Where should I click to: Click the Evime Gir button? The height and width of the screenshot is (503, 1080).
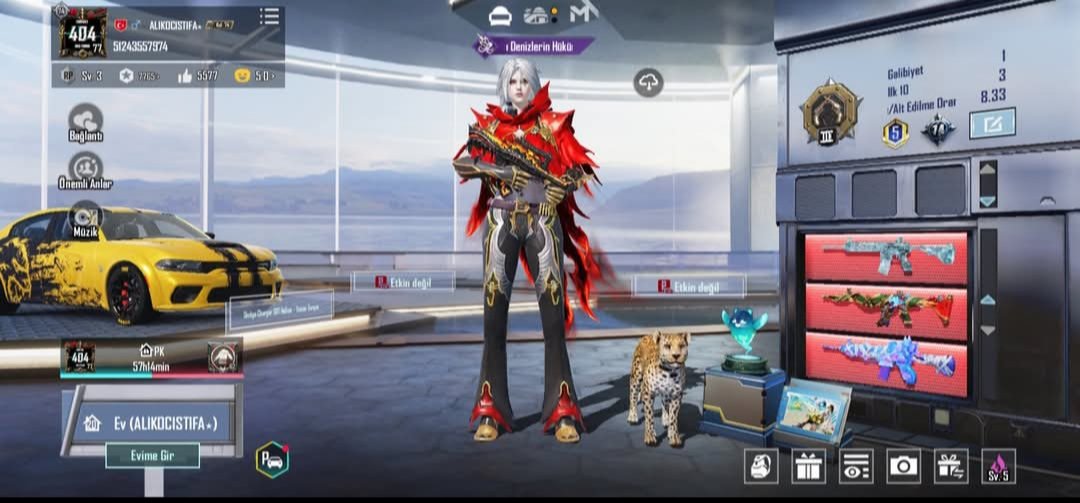pos(152,456)
